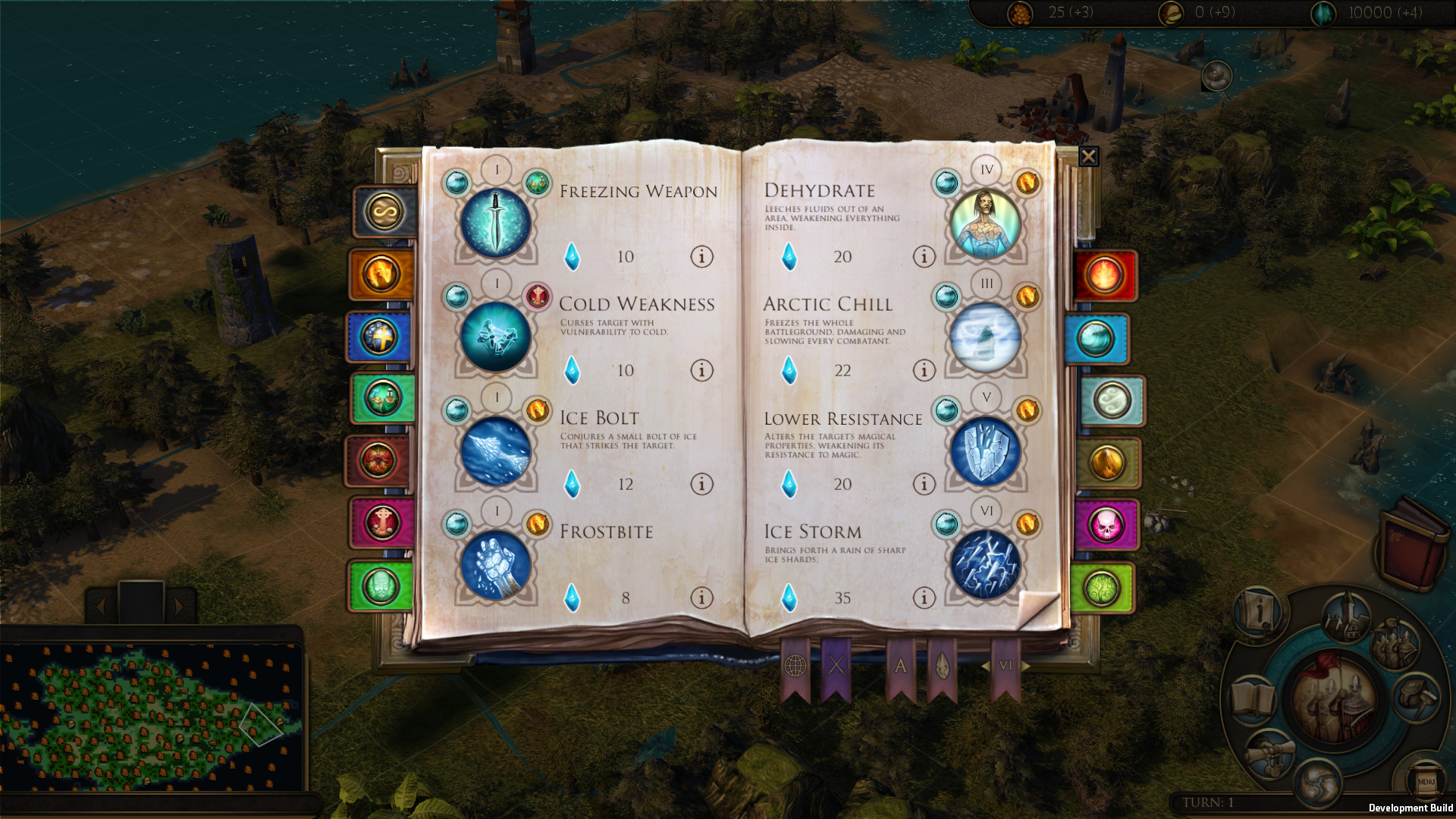Show info for Lower Resistance spell
Screen dimensions: 1456x819
[924, 485]
